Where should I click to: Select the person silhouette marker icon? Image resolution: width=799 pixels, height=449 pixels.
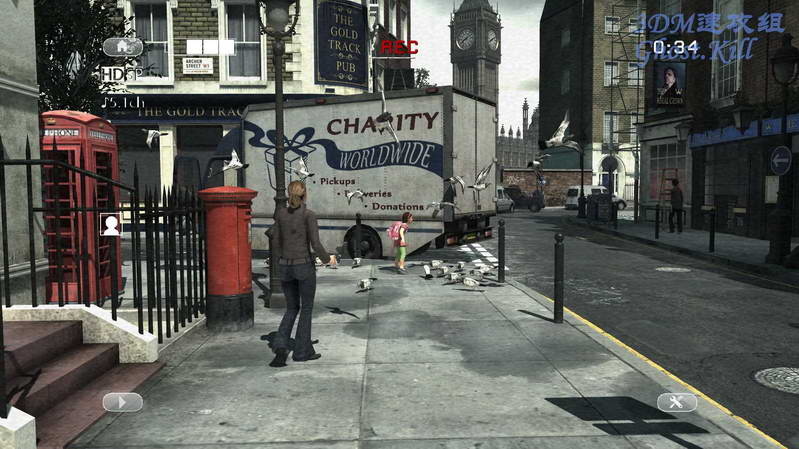pos(111,225)
